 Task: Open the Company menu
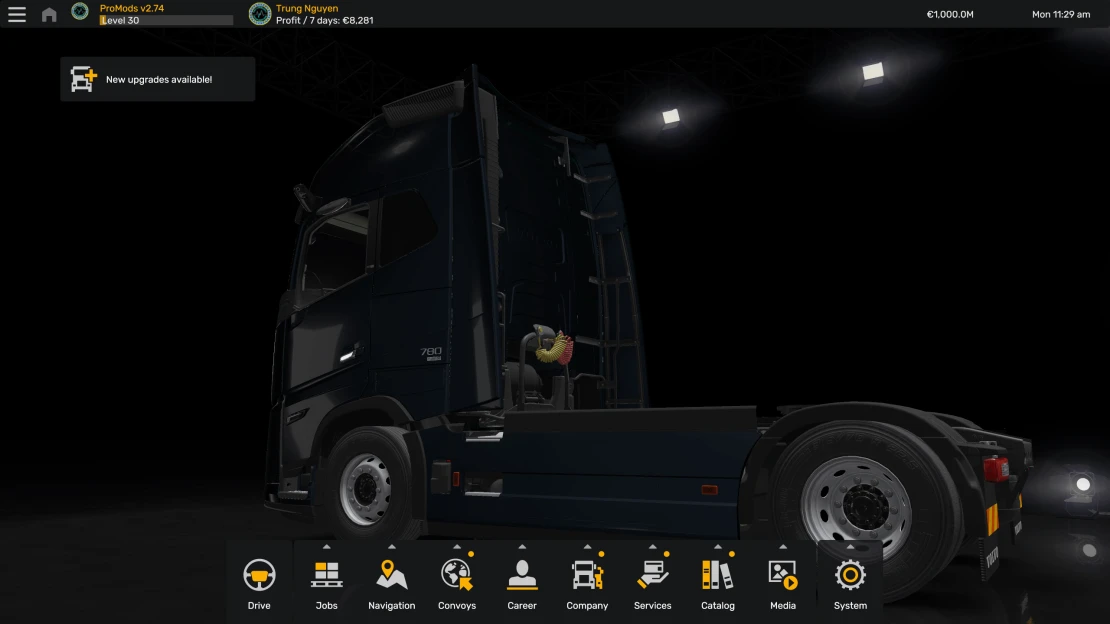coord(587,582)
